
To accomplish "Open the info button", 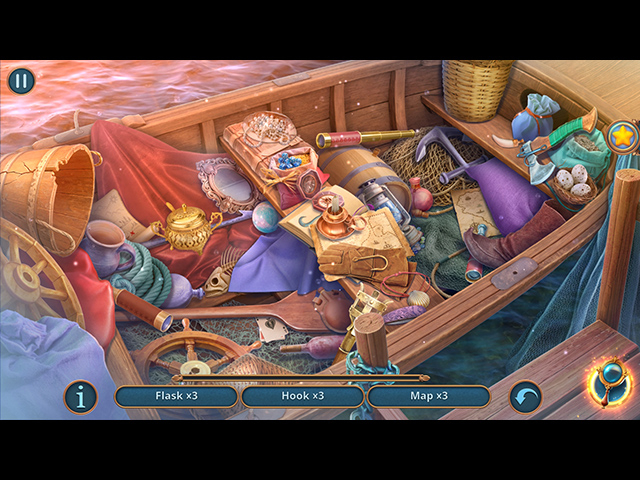I will click(x=80, y=397).
